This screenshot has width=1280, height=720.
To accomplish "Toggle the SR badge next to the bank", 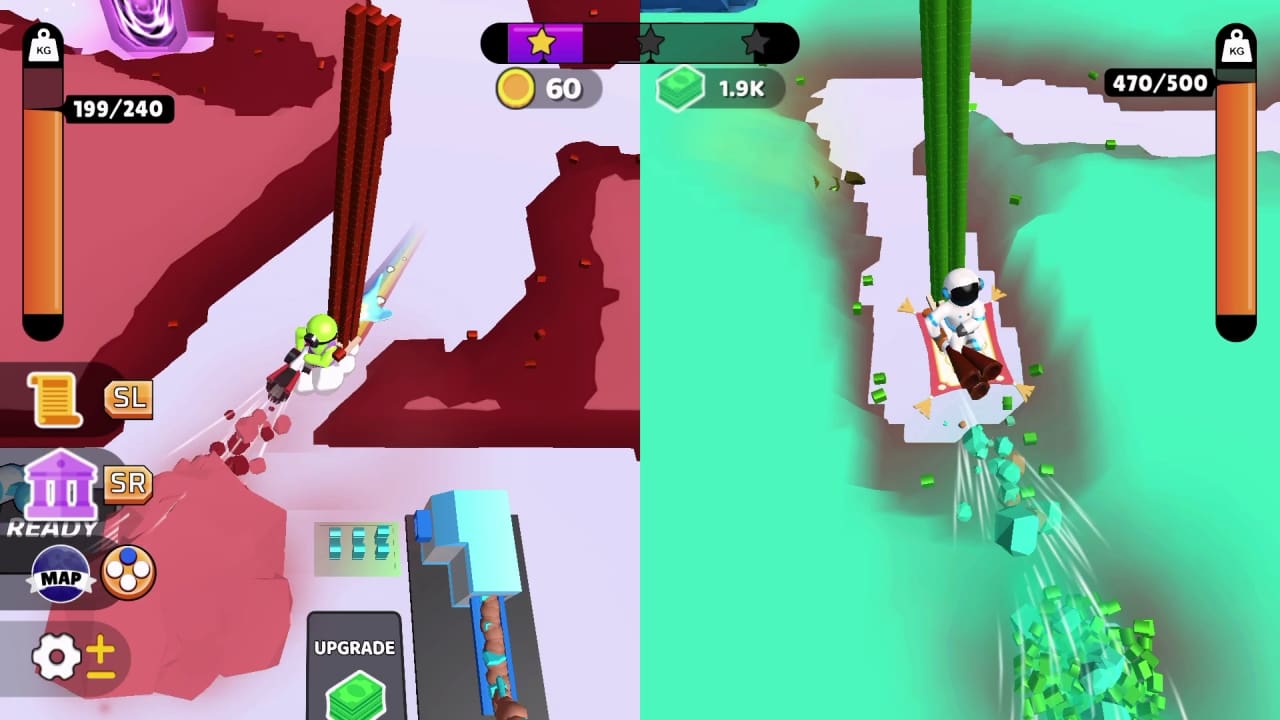I will [x=128, y=485].
